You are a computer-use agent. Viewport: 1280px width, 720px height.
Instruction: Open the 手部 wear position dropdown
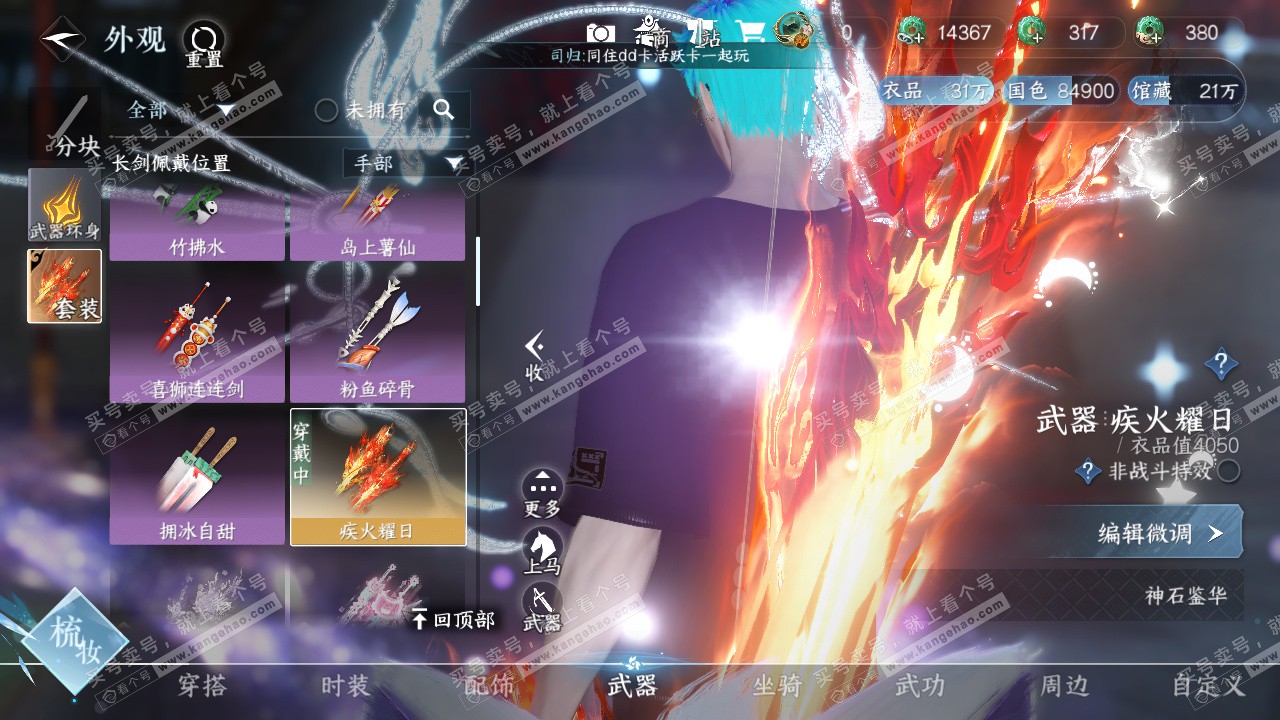tap(404, 163)
